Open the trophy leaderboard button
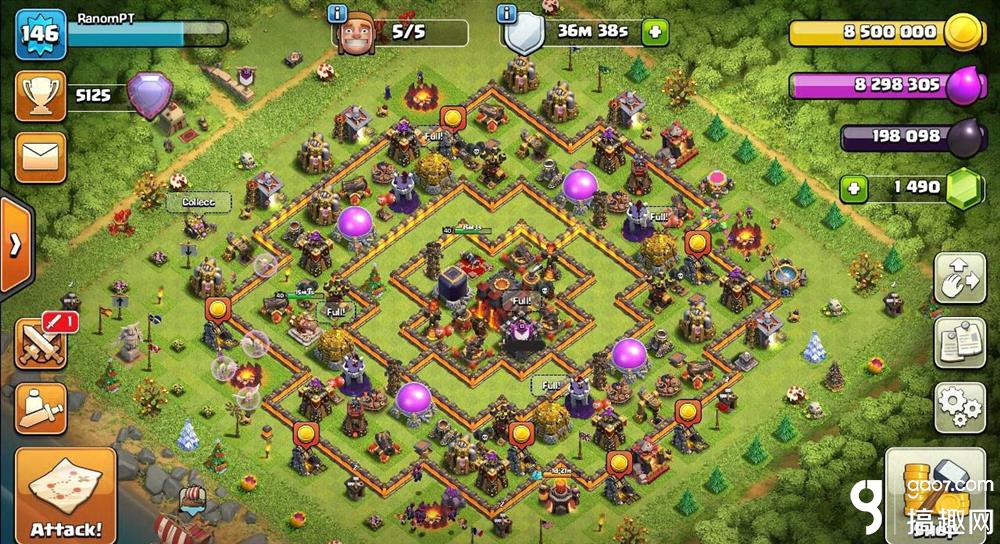 click(40, 96)
